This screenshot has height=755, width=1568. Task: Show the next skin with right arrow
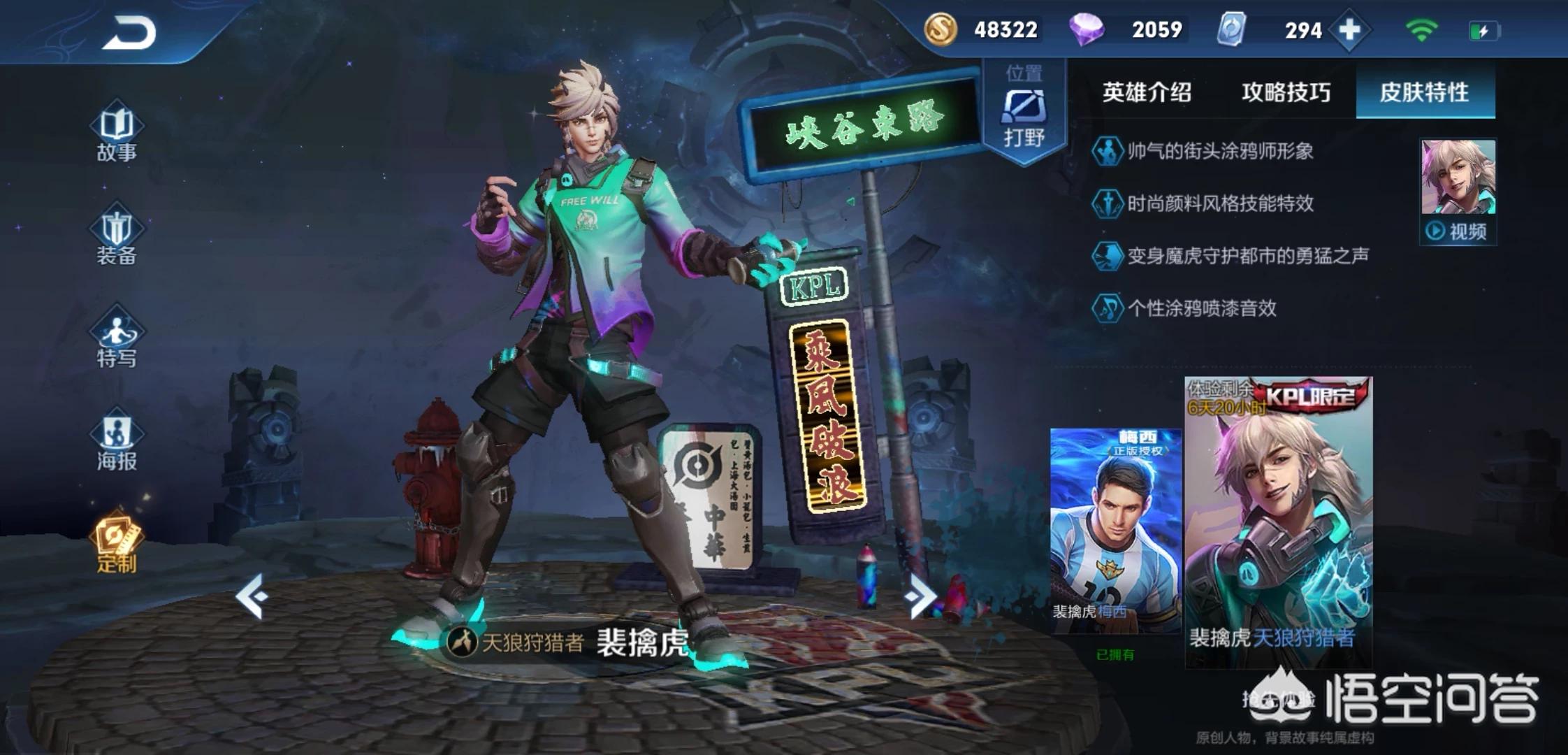pyautogui.click(x=919, y=596)
